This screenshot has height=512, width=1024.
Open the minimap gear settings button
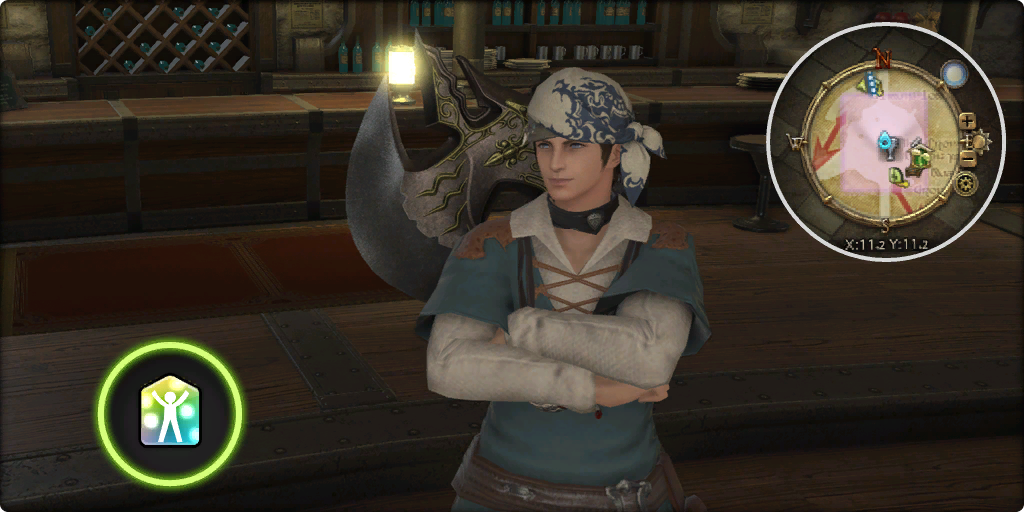tap(966, 184)
